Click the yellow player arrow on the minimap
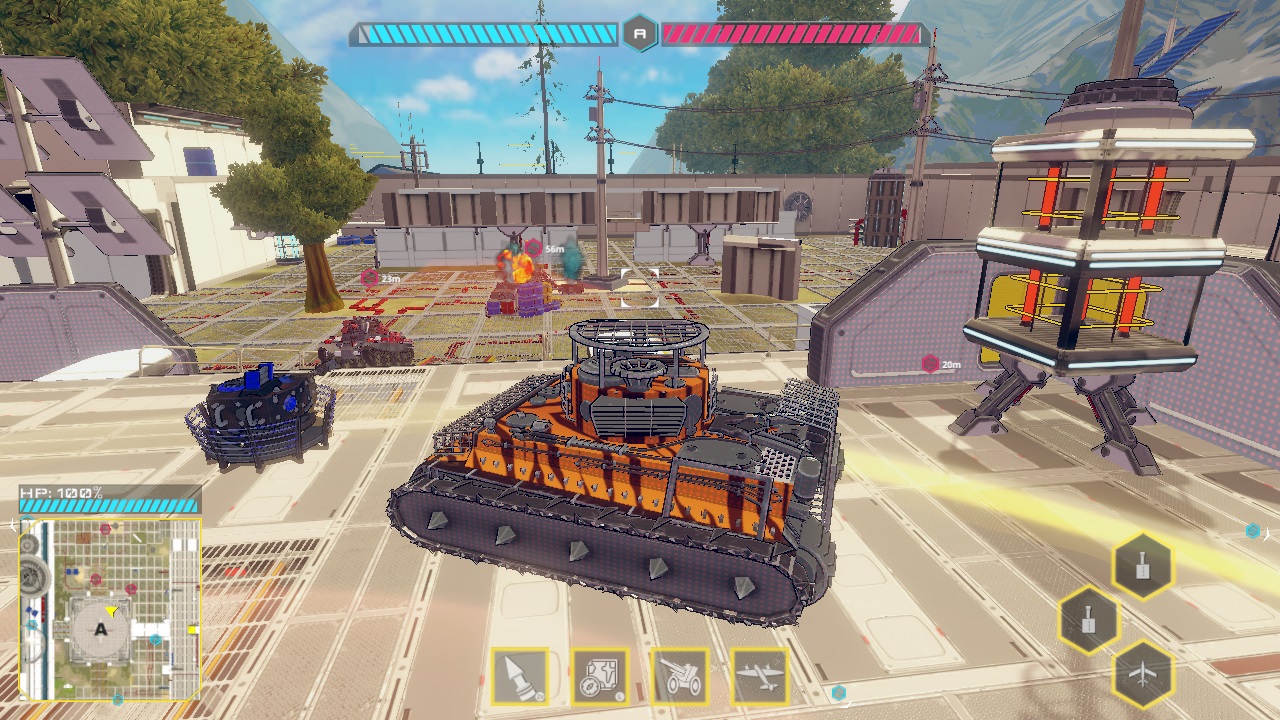 (112, 612)
